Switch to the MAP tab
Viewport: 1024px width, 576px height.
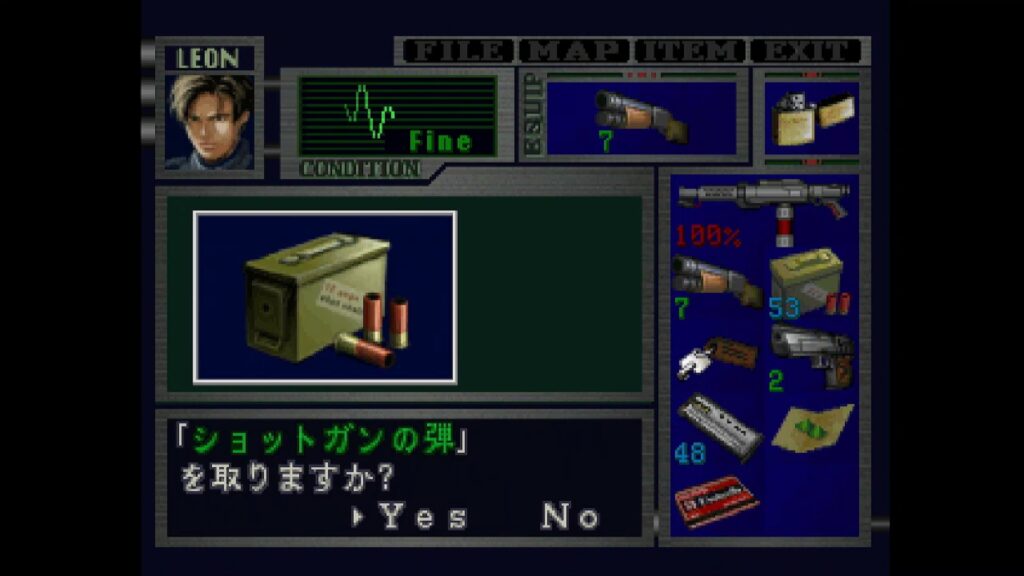[x=575, y=51]
